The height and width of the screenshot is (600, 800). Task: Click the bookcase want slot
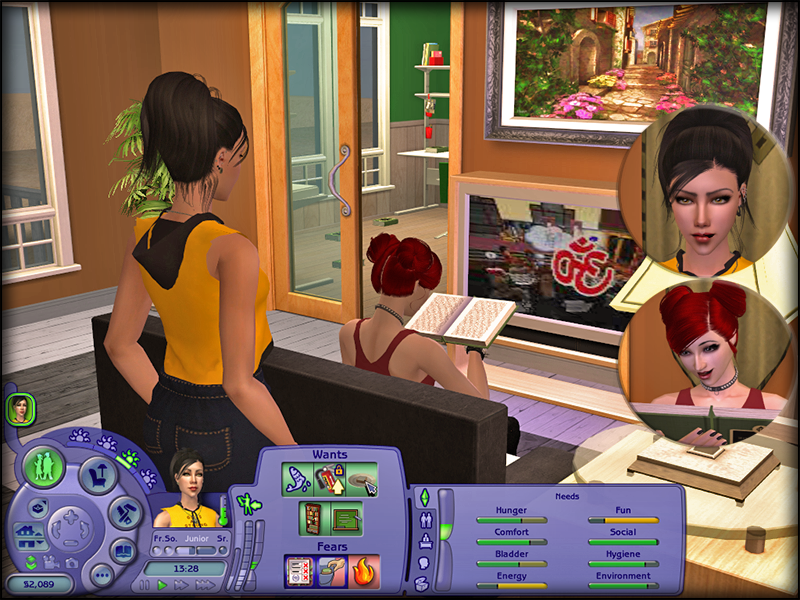[314, 518]
